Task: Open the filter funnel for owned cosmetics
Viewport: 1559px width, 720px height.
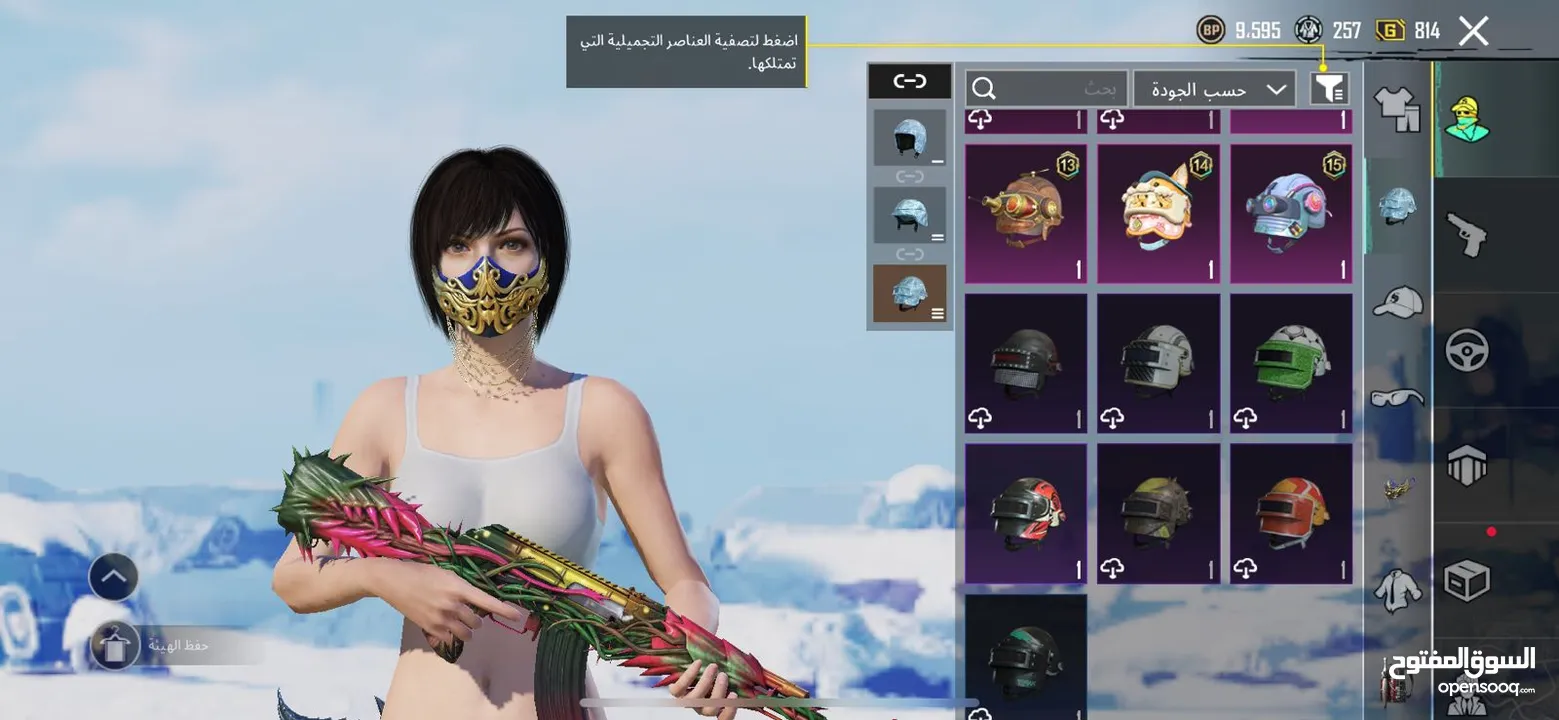Action: coord(1329,89)
